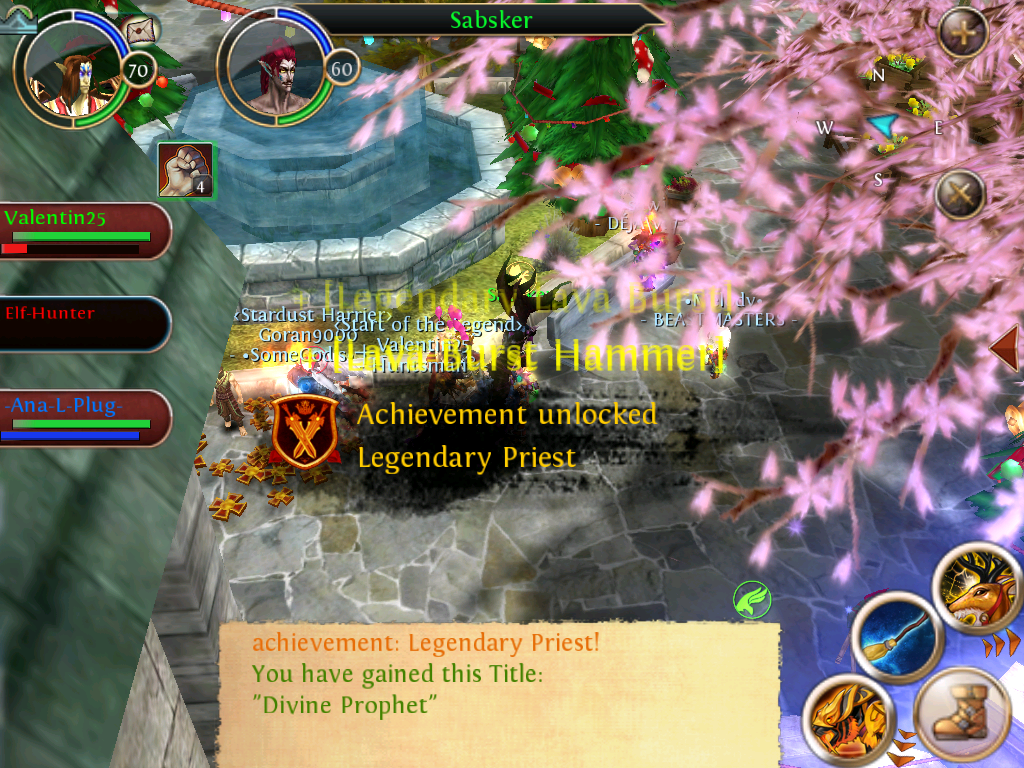1024x768 pixels.
Task: Activate the golden armored beast skill
Action: (847, 721)
